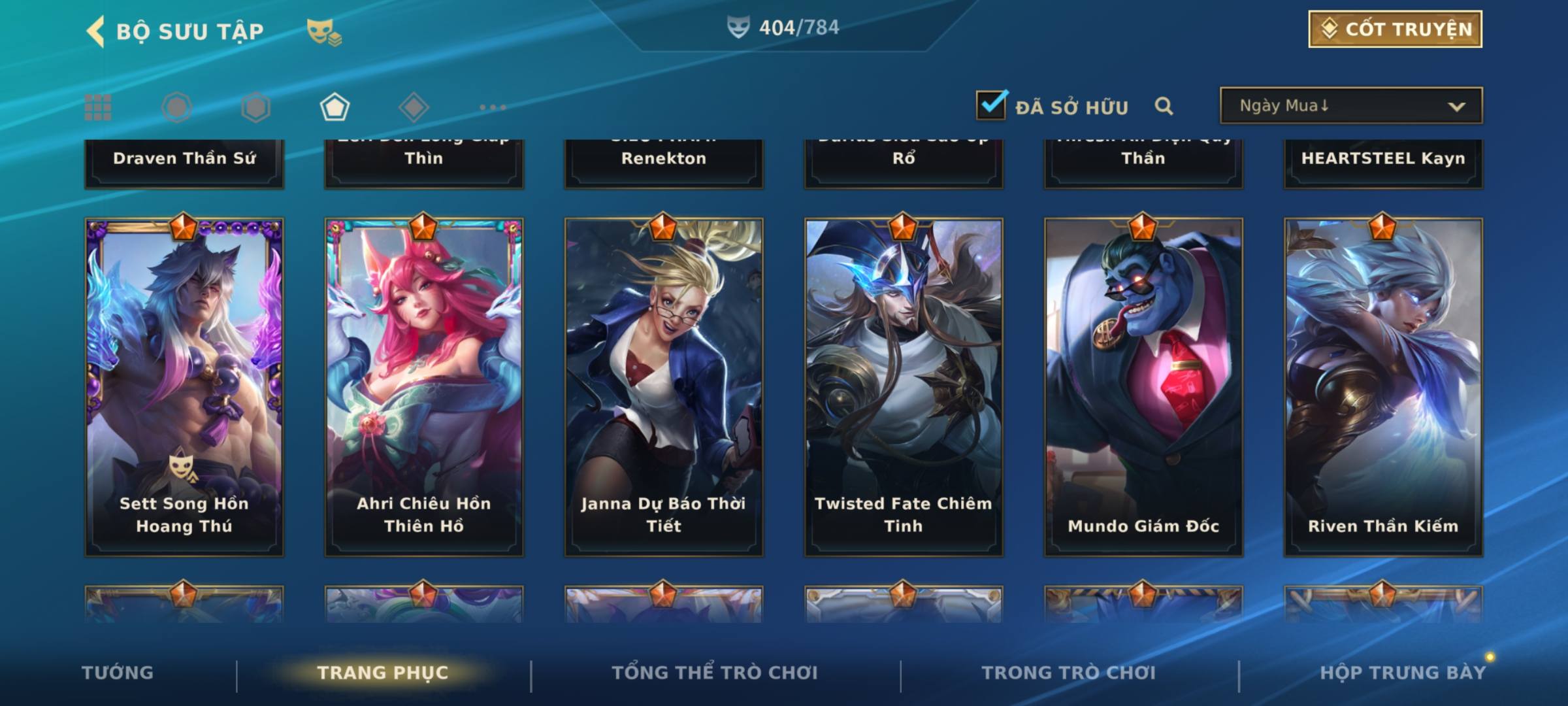Choose the highlighted pentagon rarity filter
1568x706 pixels.
pos(335,107)
